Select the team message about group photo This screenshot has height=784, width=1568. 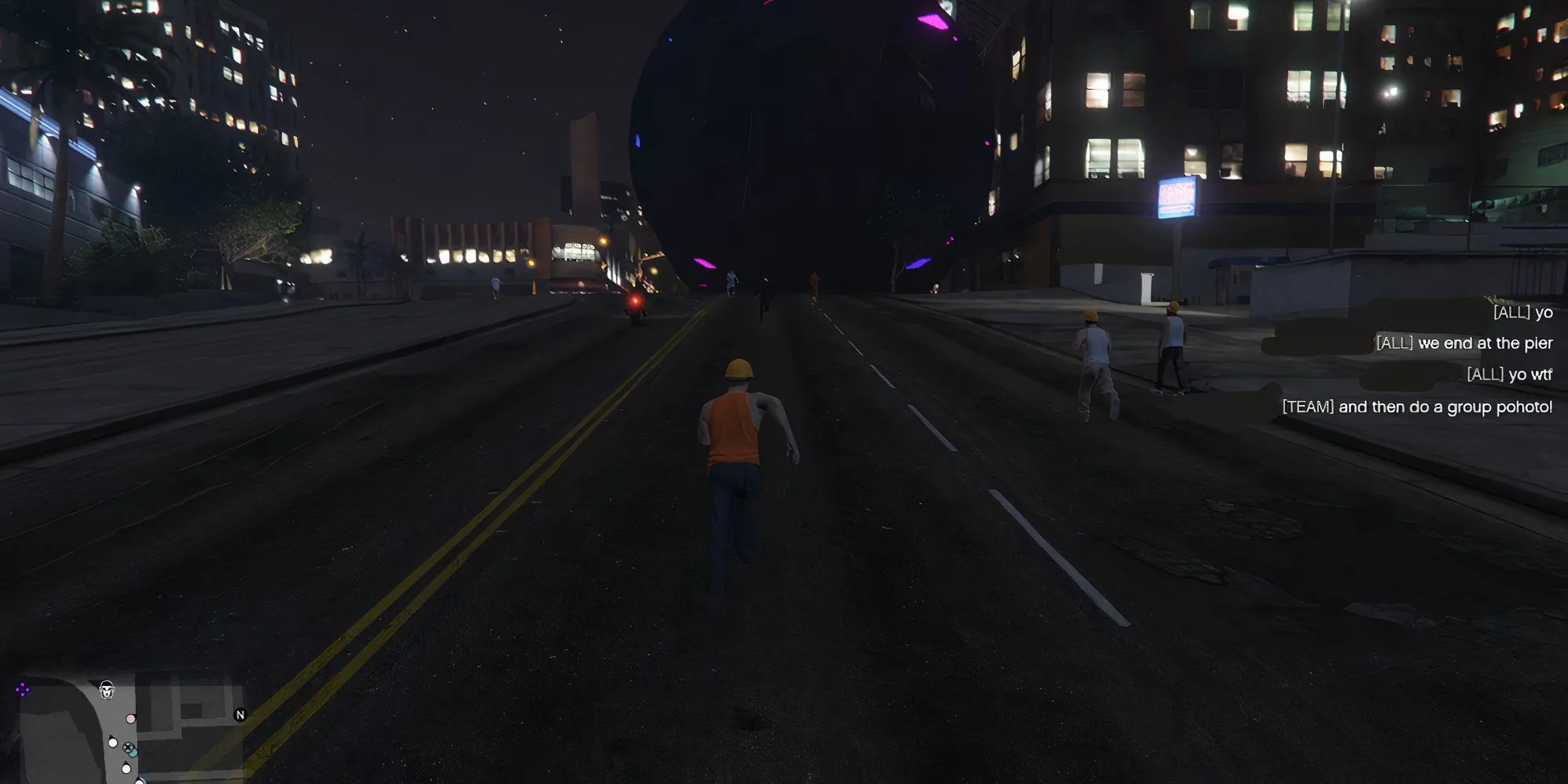(x=1417, y=407)
